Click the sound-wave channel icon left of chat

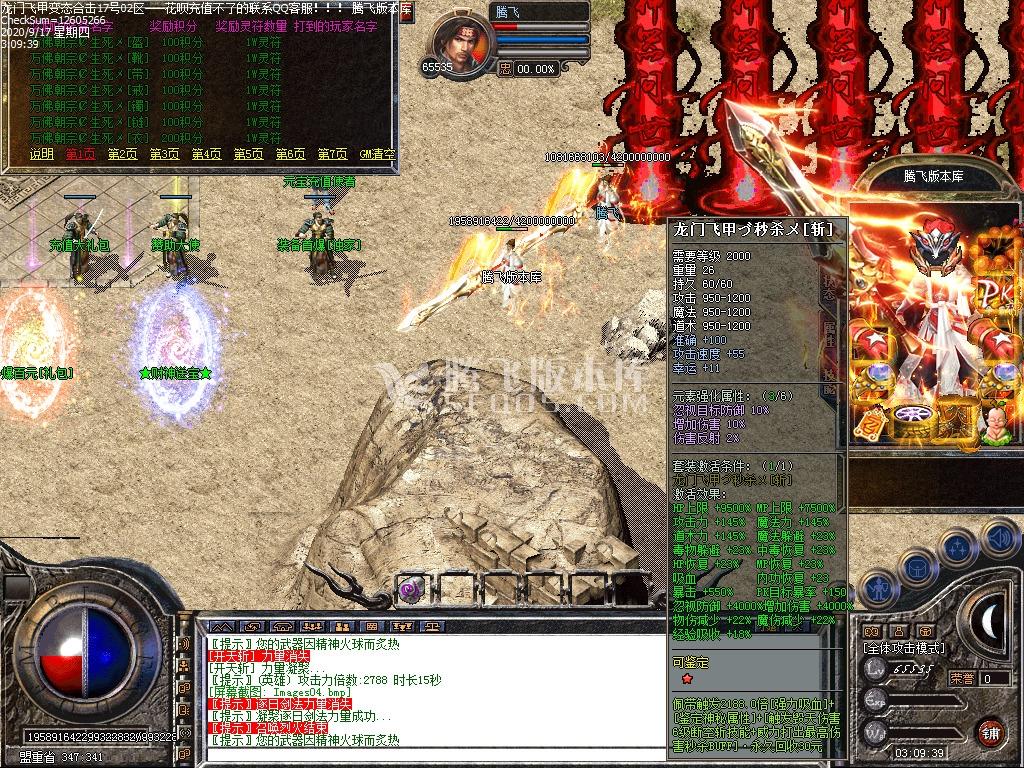pyautogui.click(x=184, y=643)
